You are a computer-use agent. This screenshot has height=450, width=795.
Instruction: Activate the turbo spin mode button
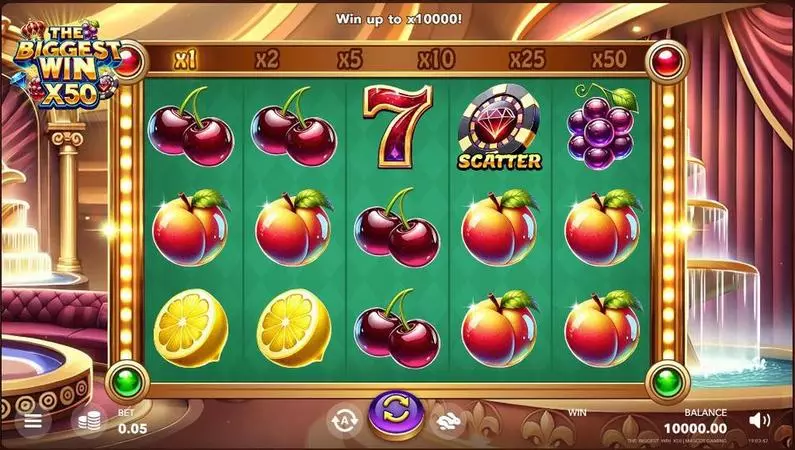point(447,421)
